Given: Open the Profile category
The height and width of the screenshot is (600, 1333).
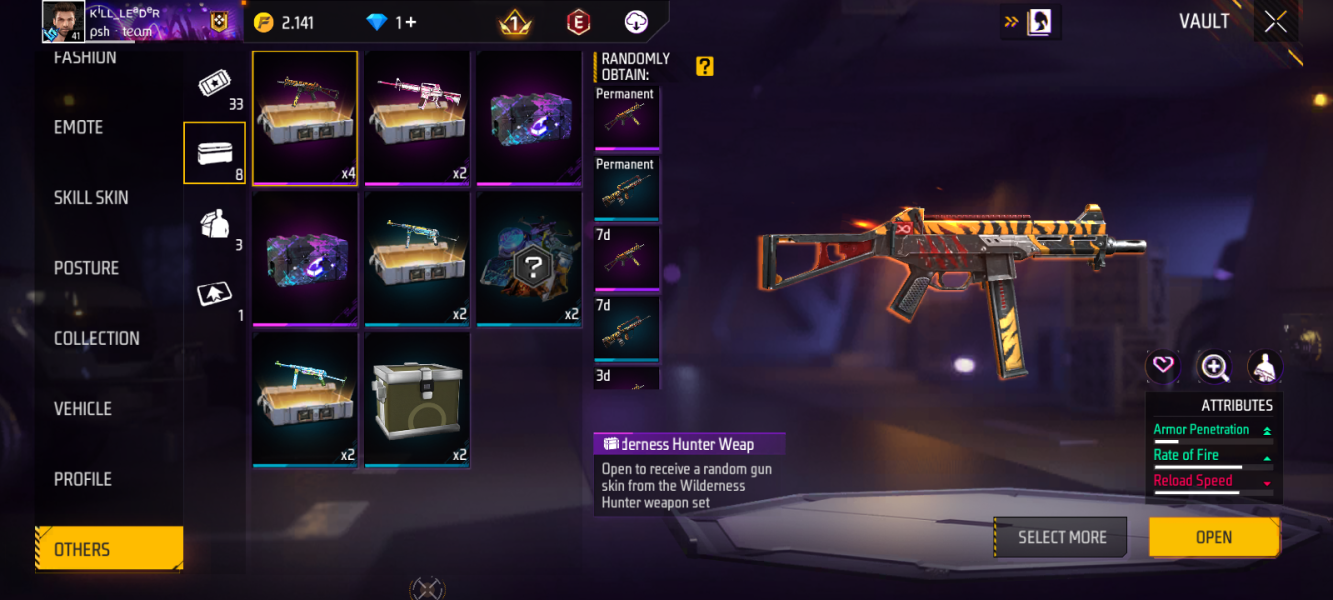Looking at the screenshot, I should coord(83,479).
